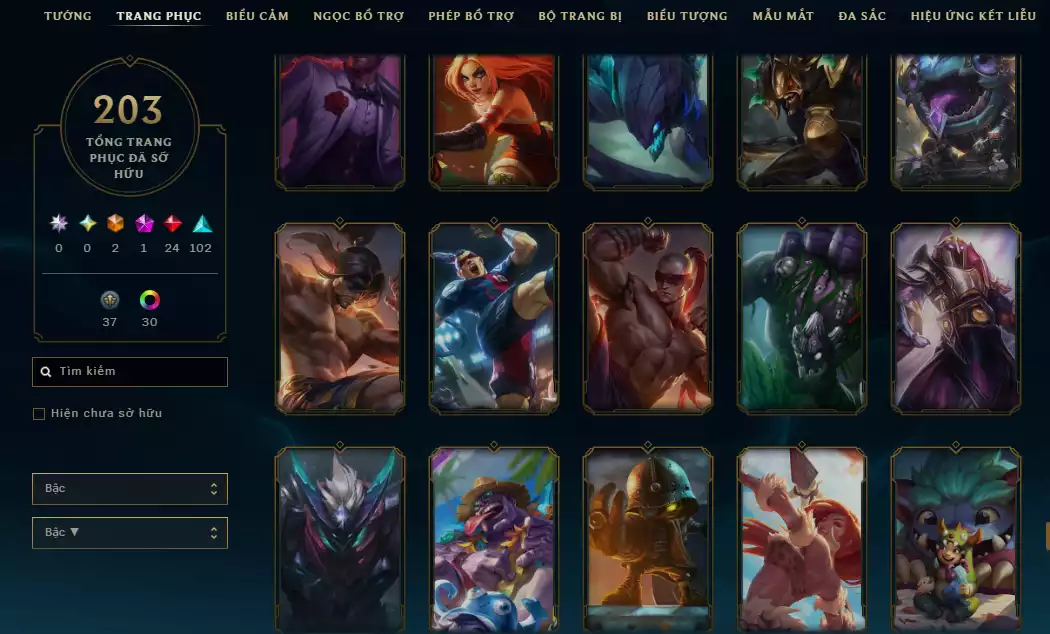Open the Biểu Cảm tab
Viewport: 1050px width, 634px height.
pyautogui.click(x=257, y=16)
